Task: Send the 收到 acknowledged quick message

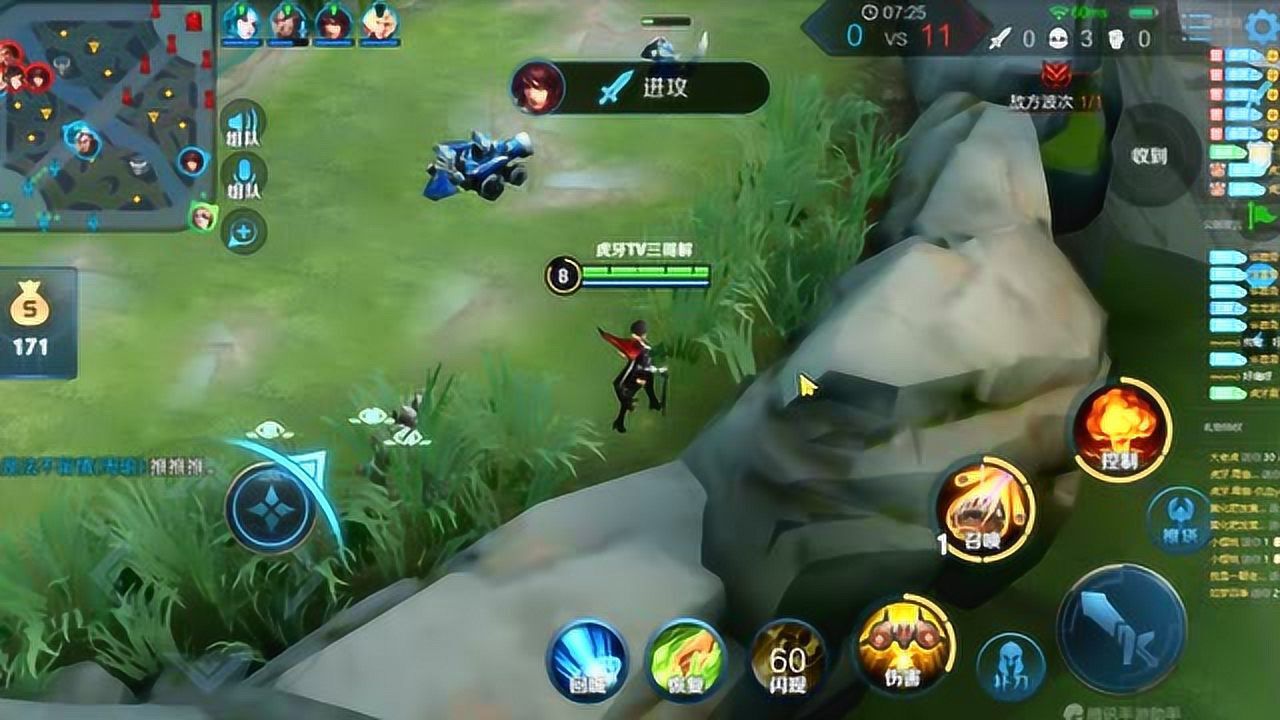Action: 1150,155
